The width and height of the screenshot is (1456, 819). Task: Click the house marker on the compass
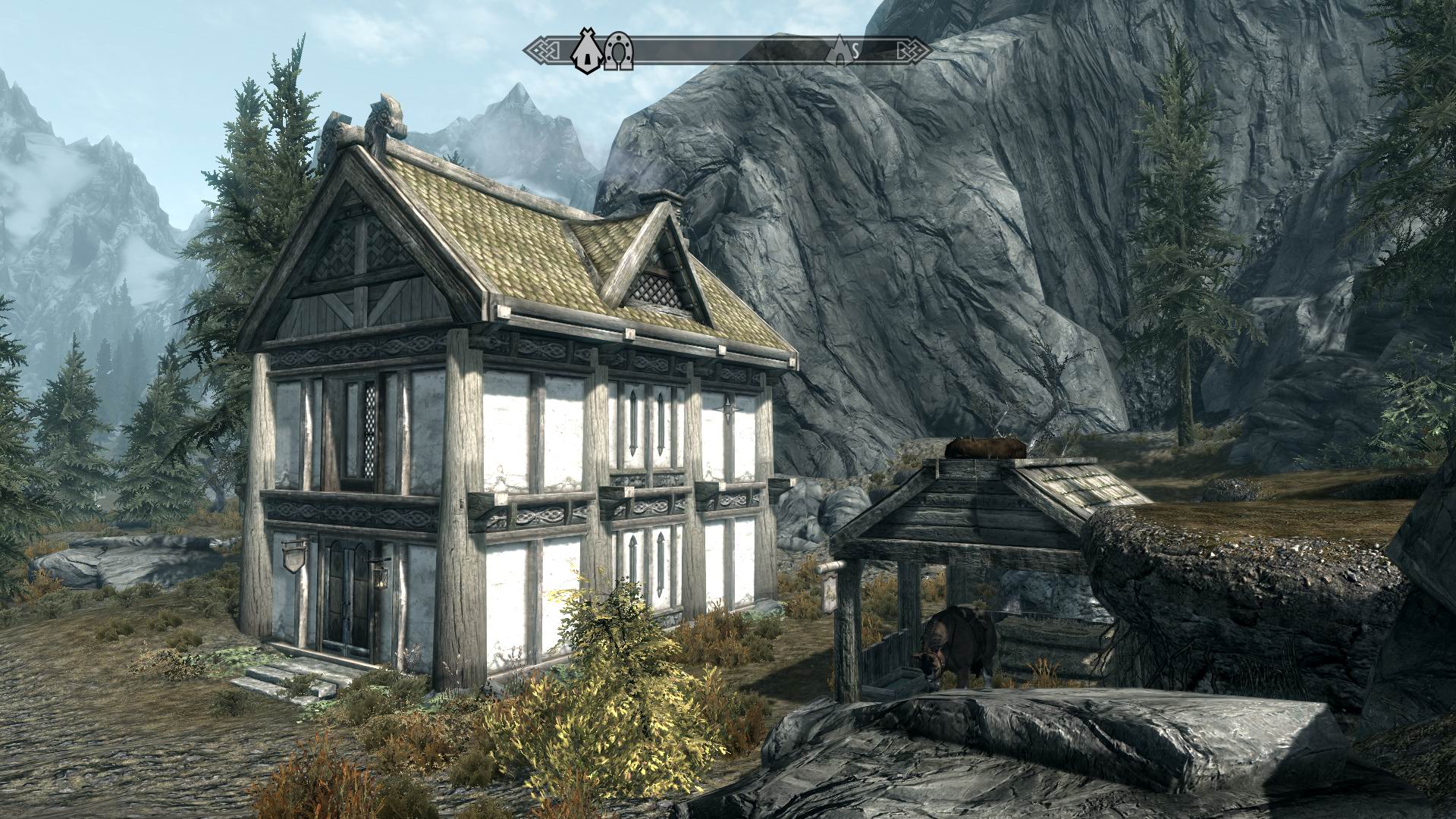pos(585,52)
